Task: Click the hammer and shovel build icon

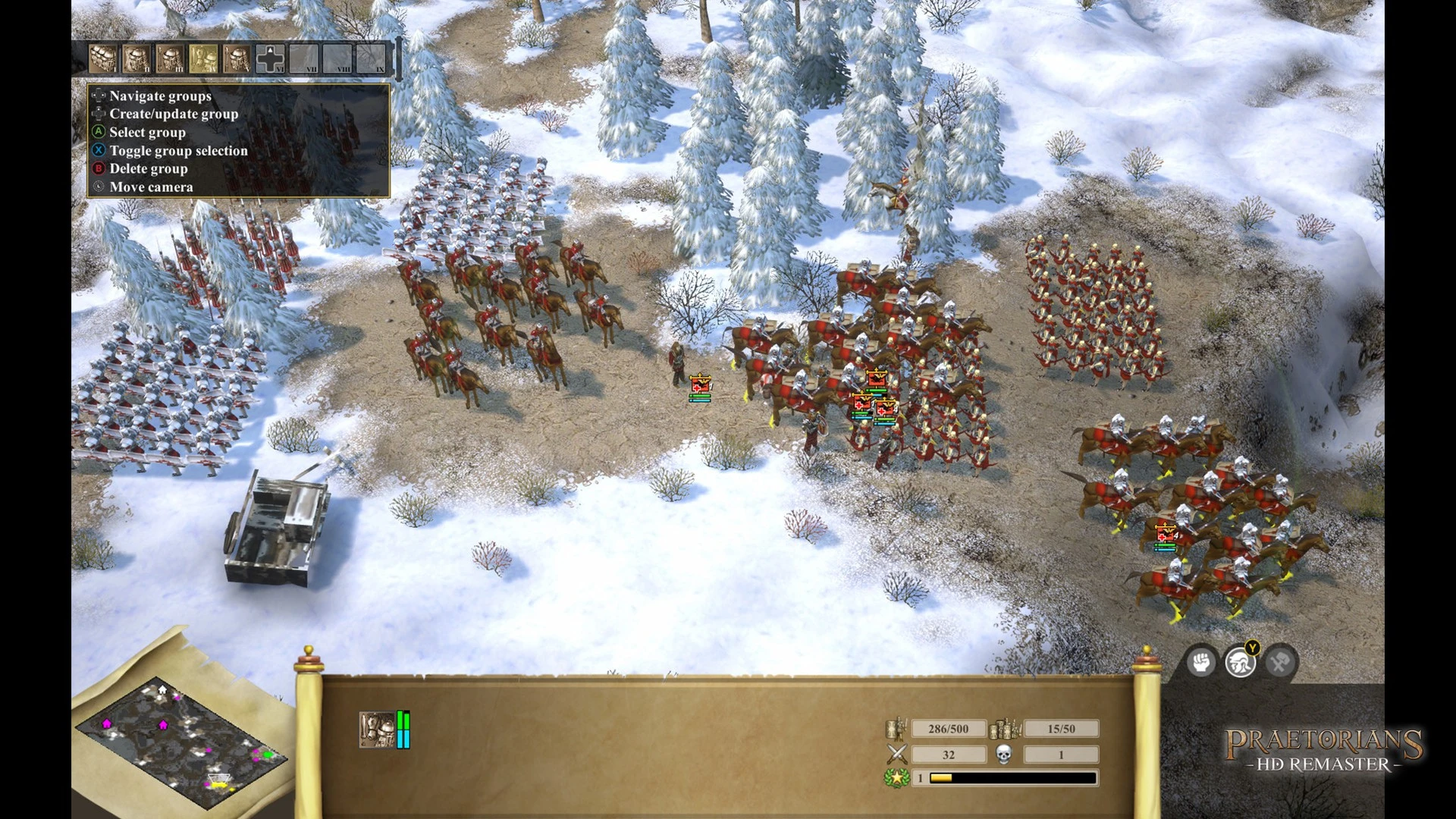Action: click(x=1279, y=663)
